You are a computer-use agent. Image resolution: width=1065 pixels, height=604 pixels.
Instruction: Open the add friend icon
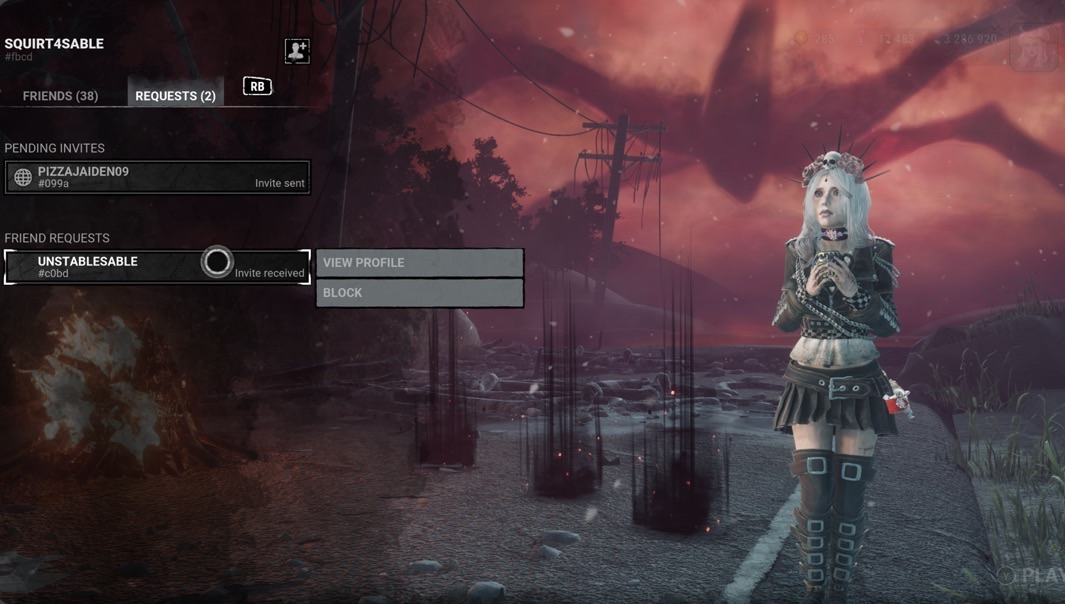297,51
